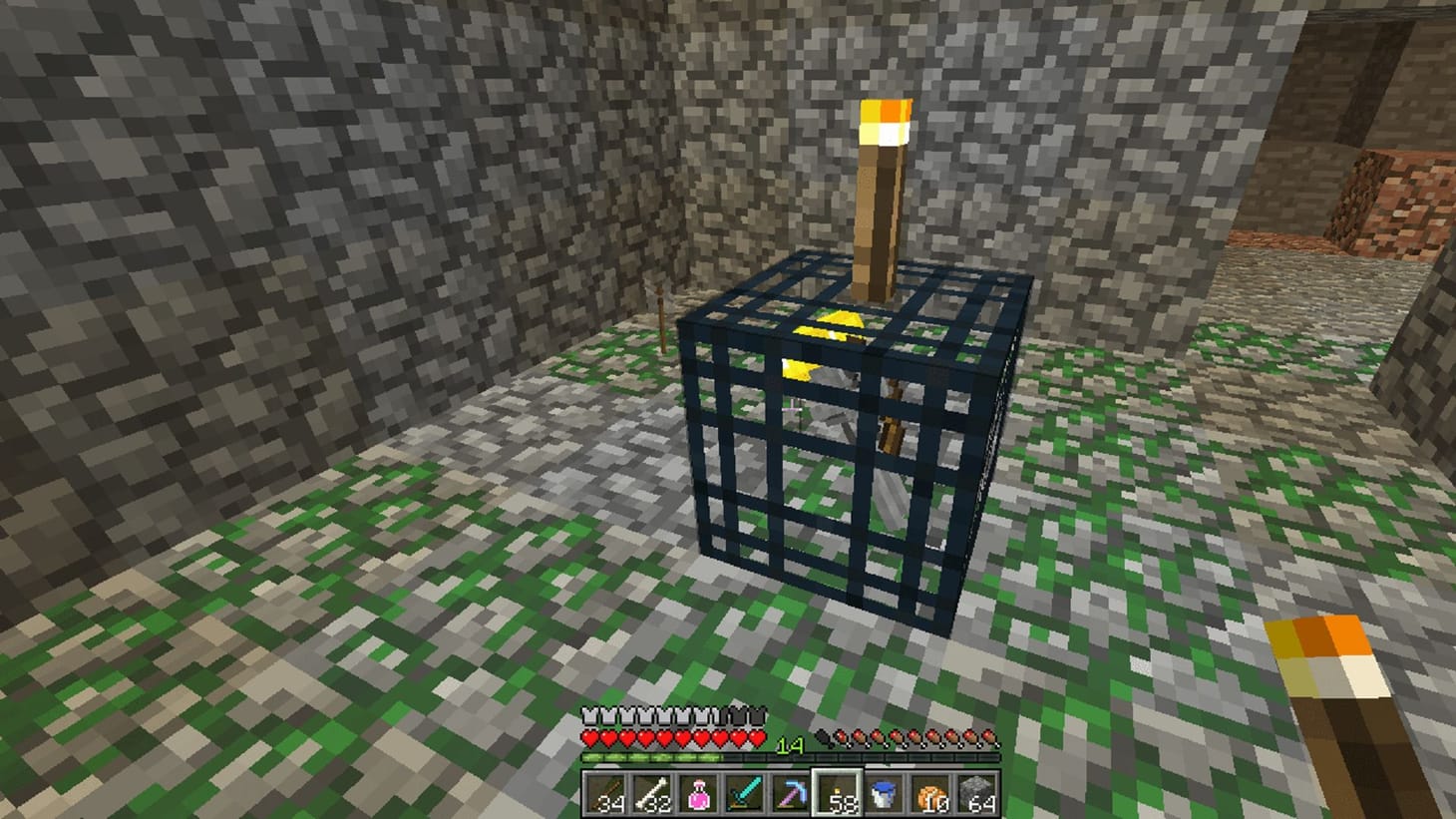Click the currently selected torch slot showing 58
This screenshot has height=819, width=1456.
point(838,793)
